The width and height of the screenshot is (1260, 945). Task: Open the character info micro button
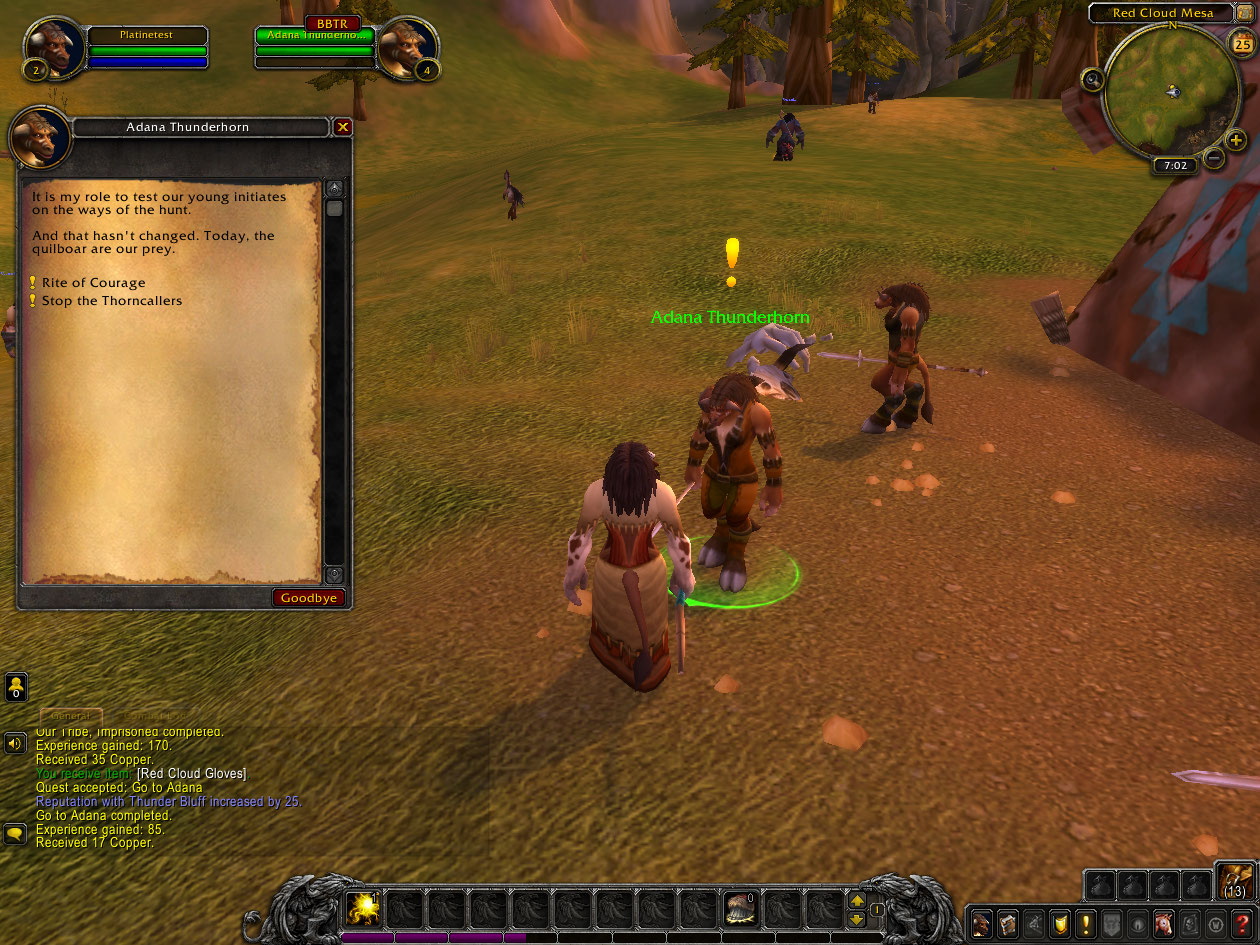click(983, 923)
